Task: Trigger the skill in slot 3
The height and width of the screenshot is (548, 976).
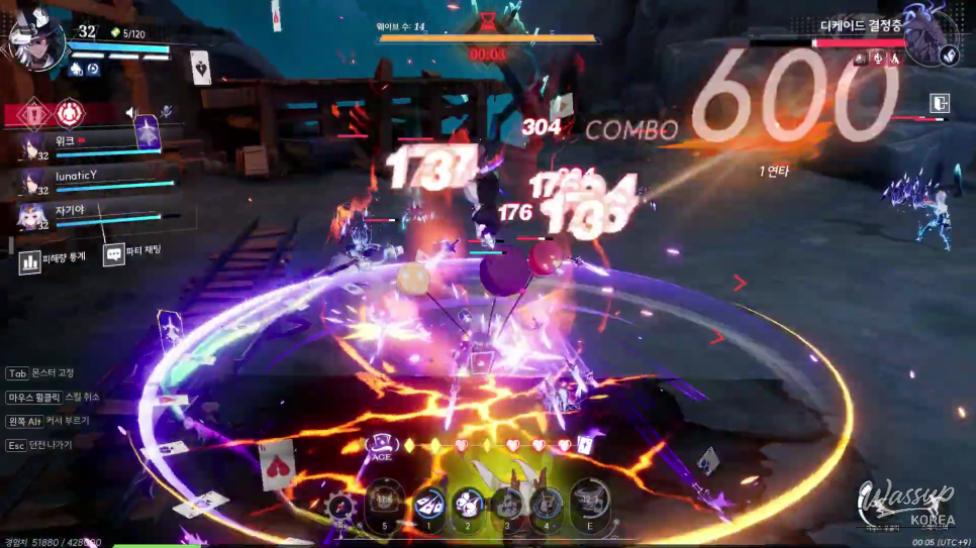Action: coord(507,502)
